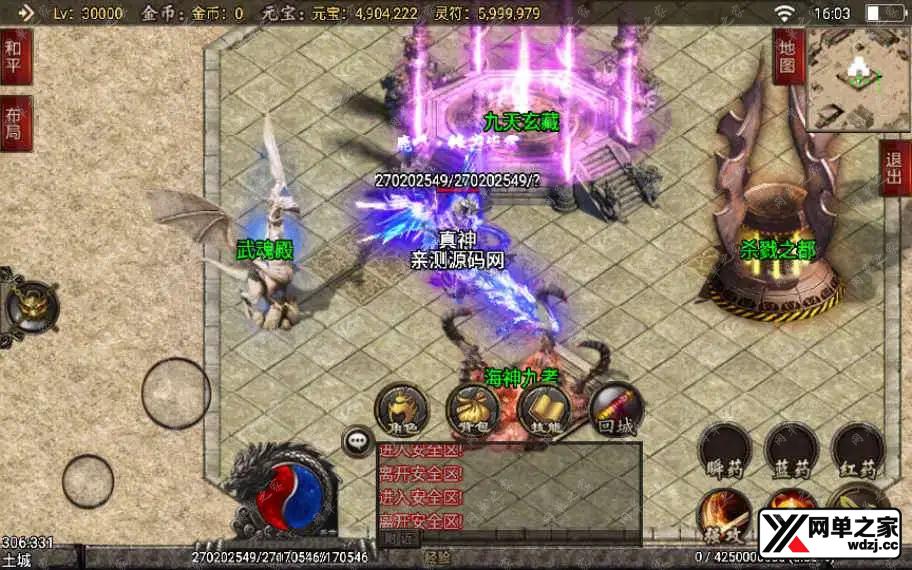Open the 技能 skills book
912x570 pixels.
[x=544, y=410]
